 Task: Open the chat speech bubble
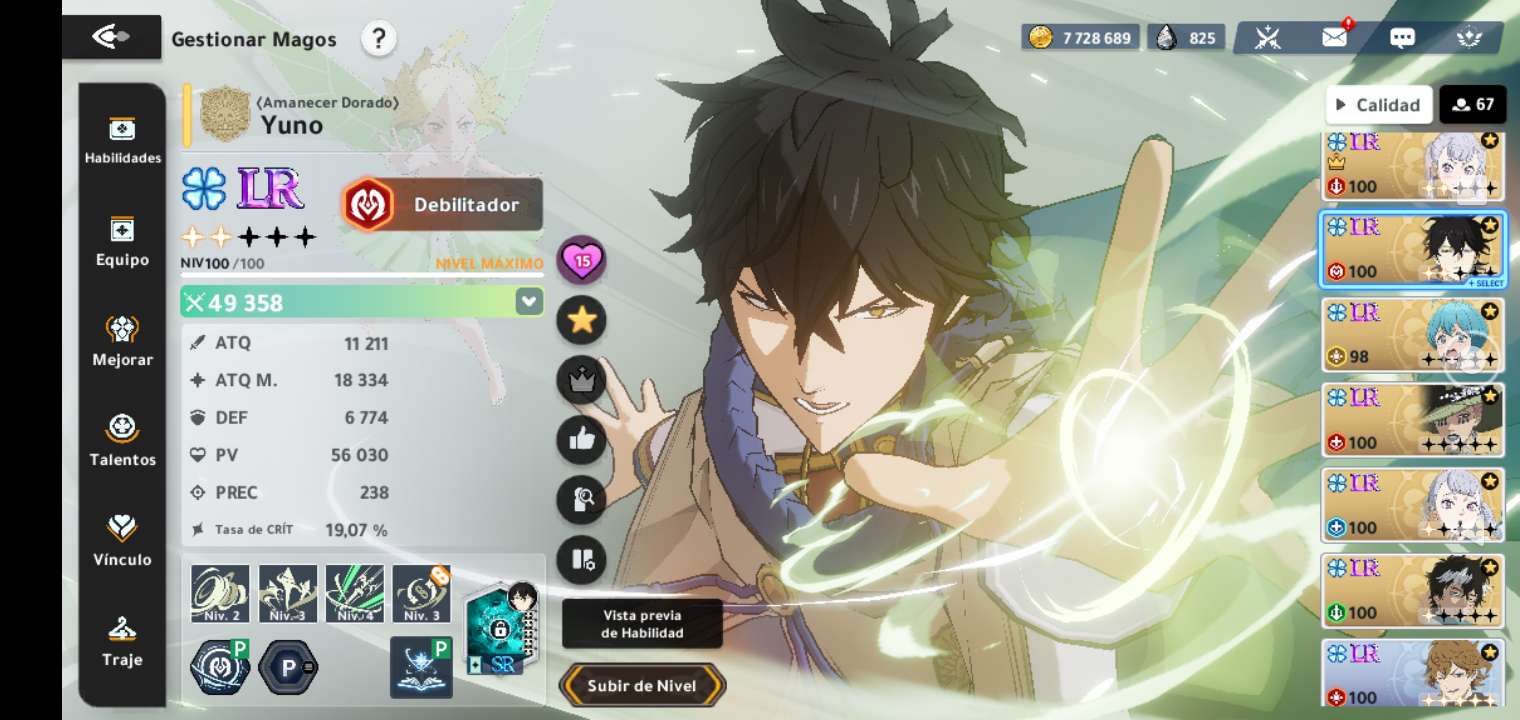pos(1402,38)
